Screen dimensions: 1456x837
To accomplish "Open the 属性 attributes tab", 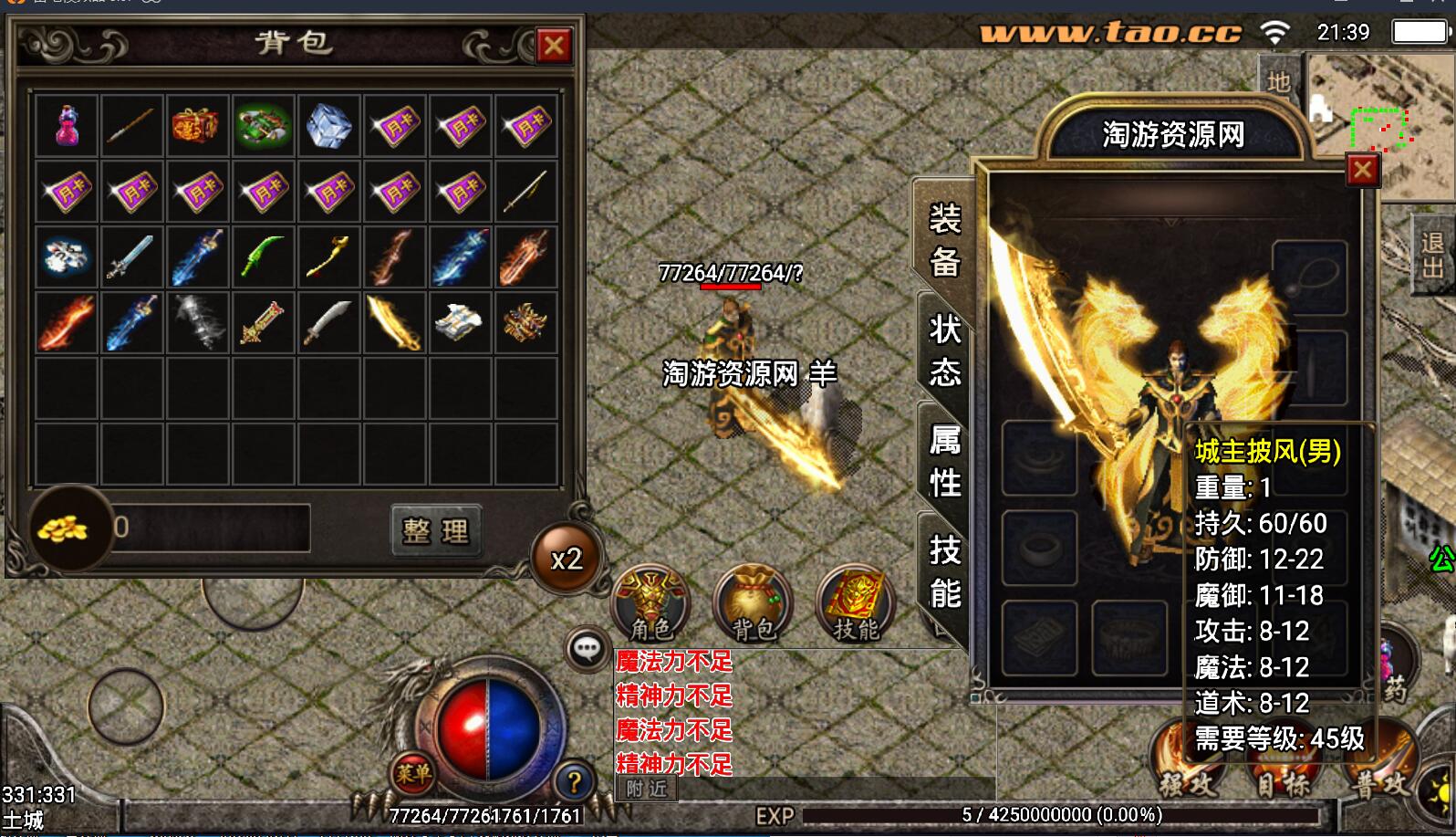I will [944, 461].
